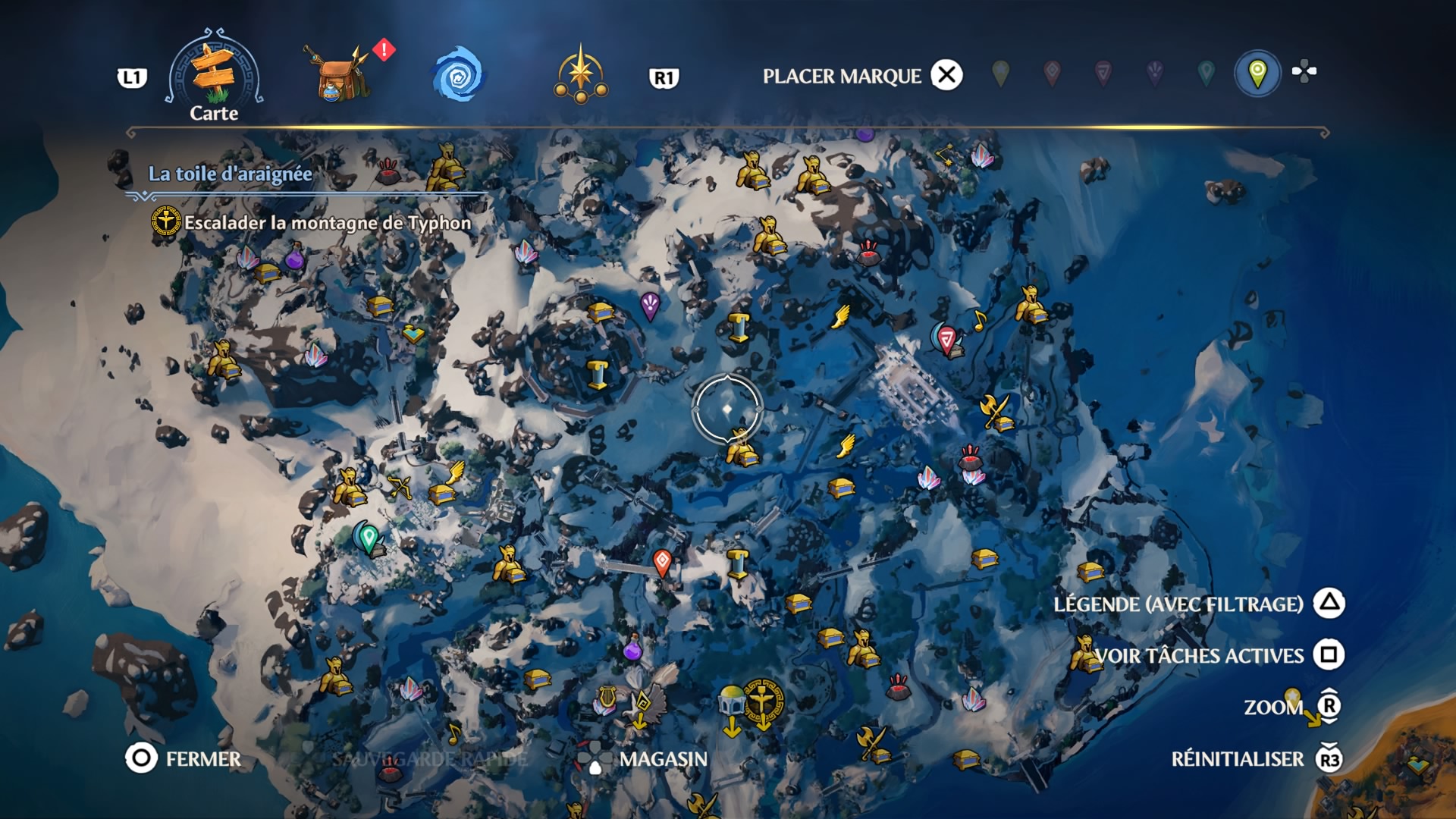The width and height of the screenshot is (1456, 819).
Task: Open the blue swirl tab
Action: pos(457,75)
